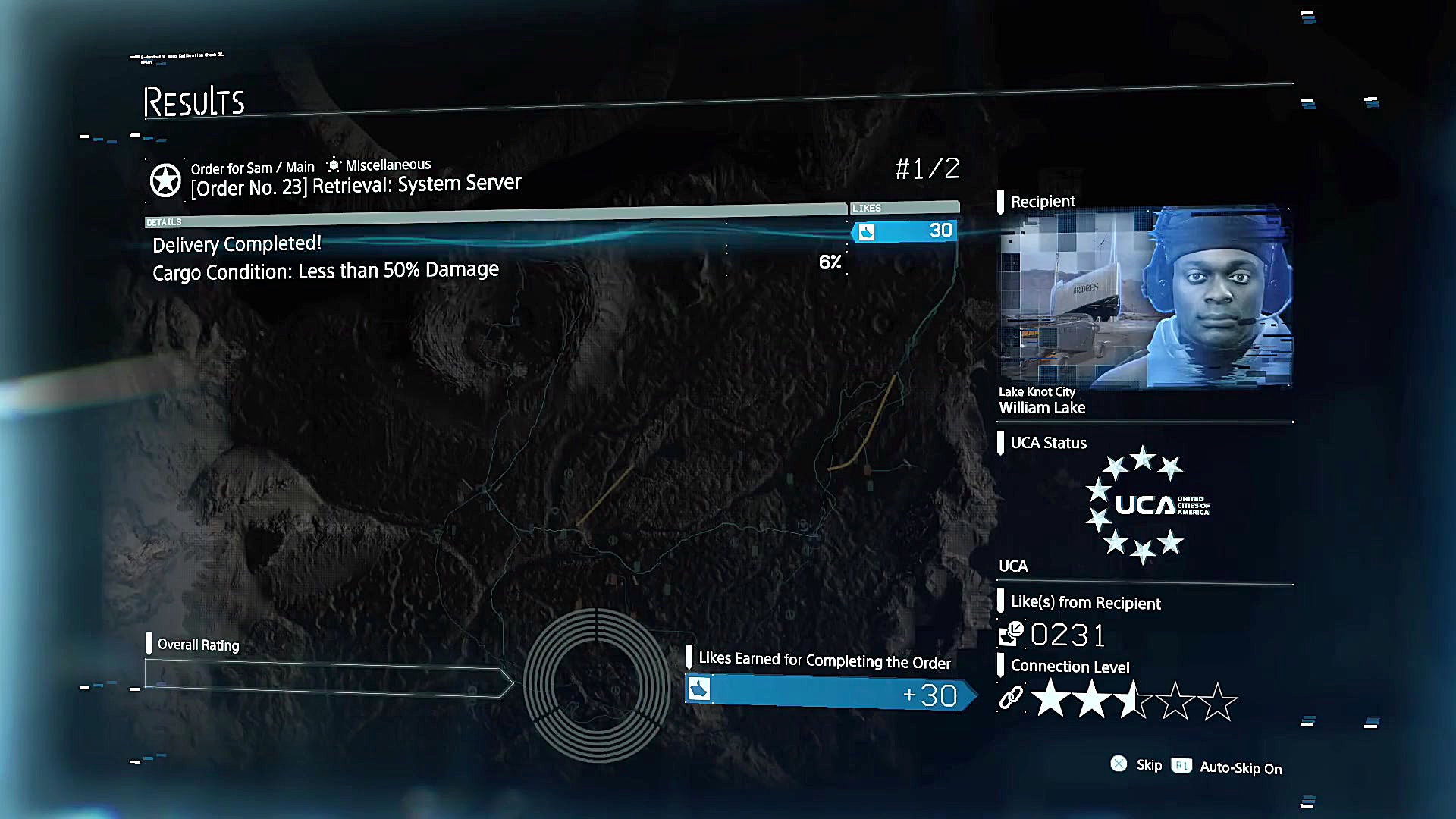The width and height of the screenshot is (1456, 819).
Task: Click Skip to skip the results screen
Action: point(1149,765)
